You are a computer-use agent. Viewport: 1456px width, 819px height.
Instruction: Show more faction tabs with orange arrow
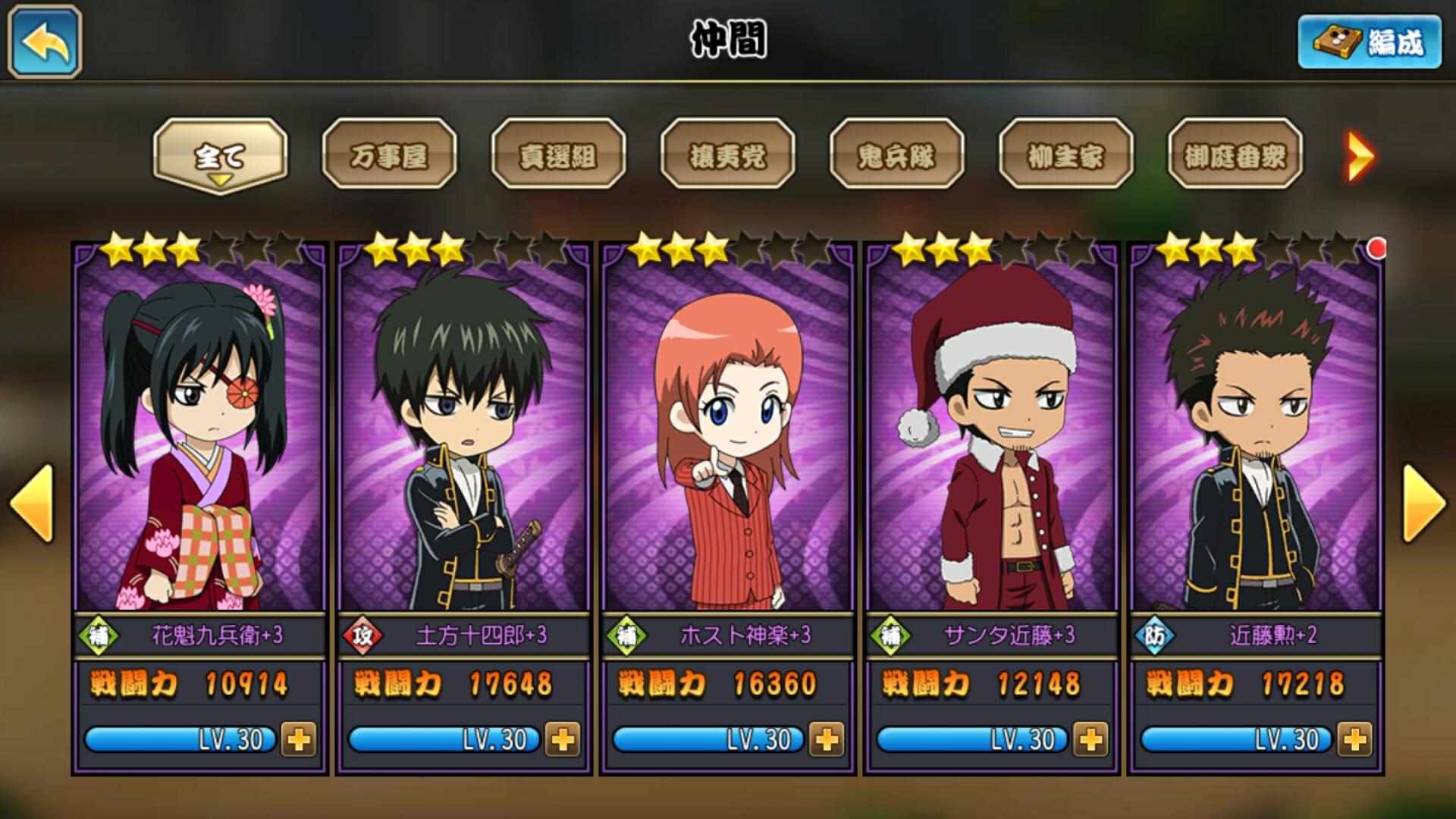[1360, 156]
